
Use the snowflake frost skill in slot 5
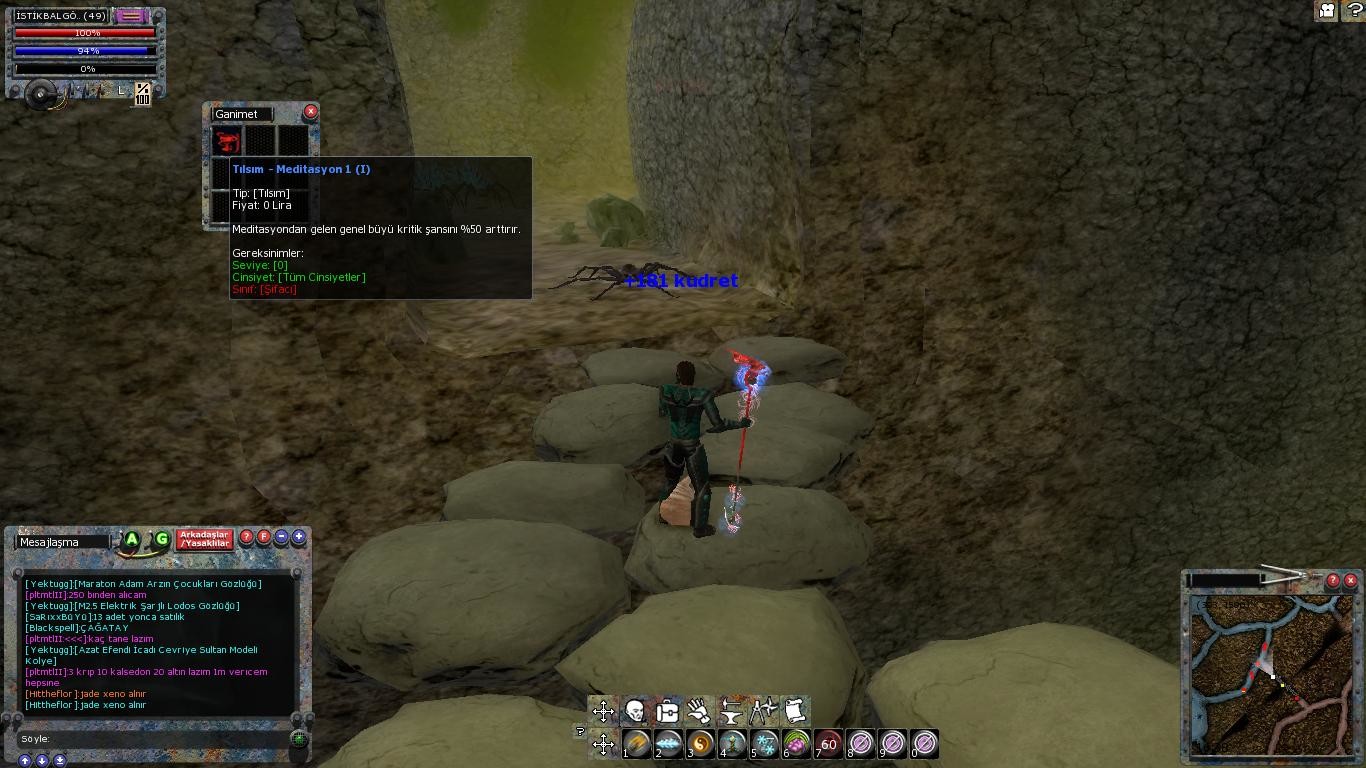click(765, 744)
